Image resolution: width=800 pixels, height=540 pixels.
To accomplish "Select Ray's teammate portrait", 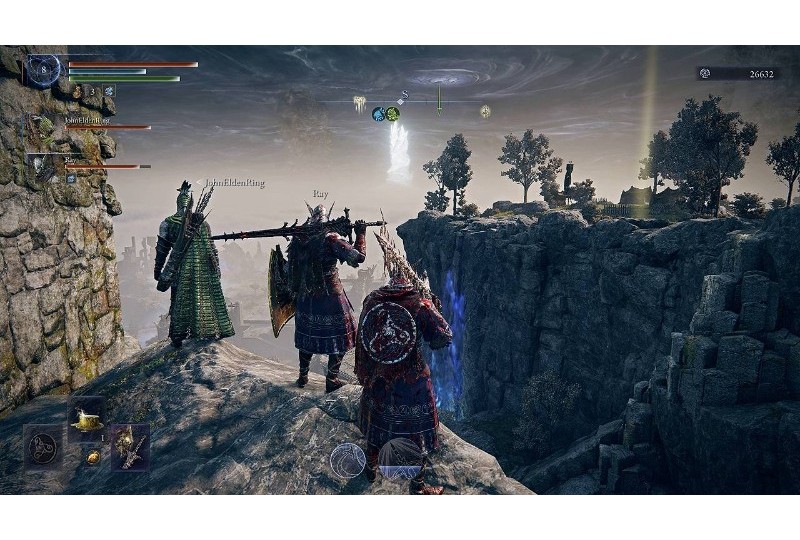I will 42,165.
